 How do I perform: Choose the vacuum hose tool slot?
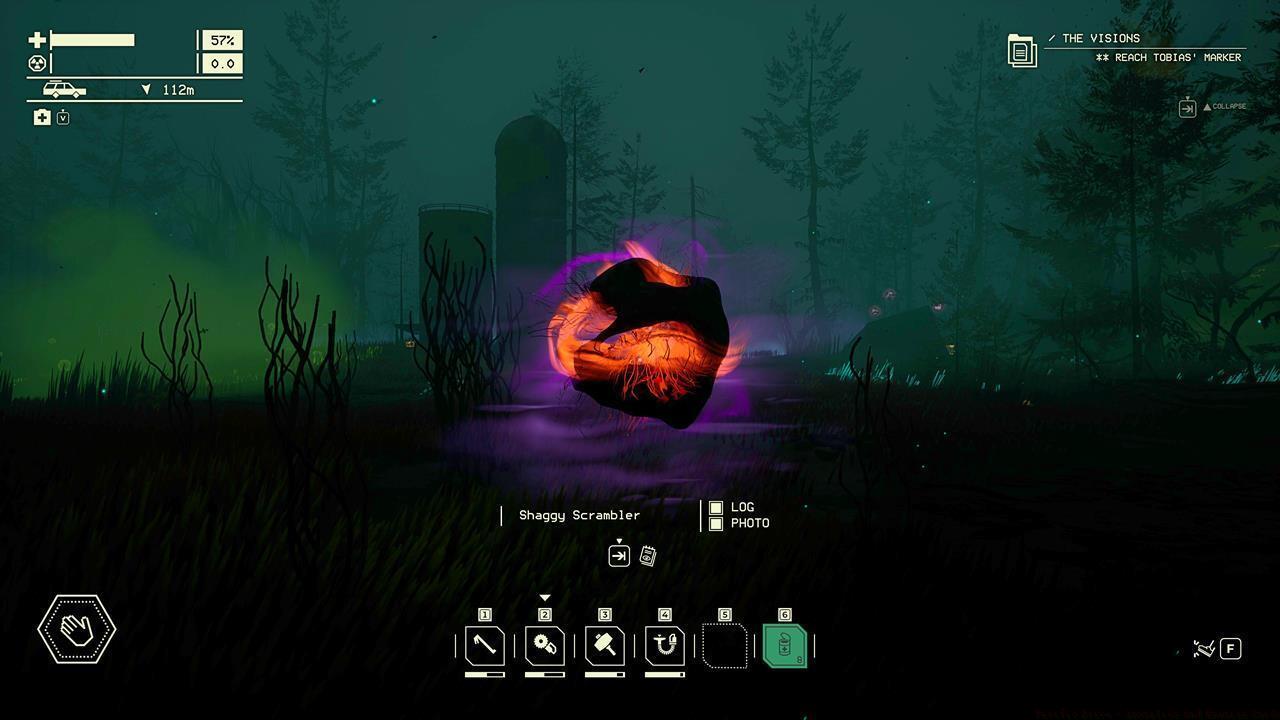pyautogui.click(x=665, y=646)
